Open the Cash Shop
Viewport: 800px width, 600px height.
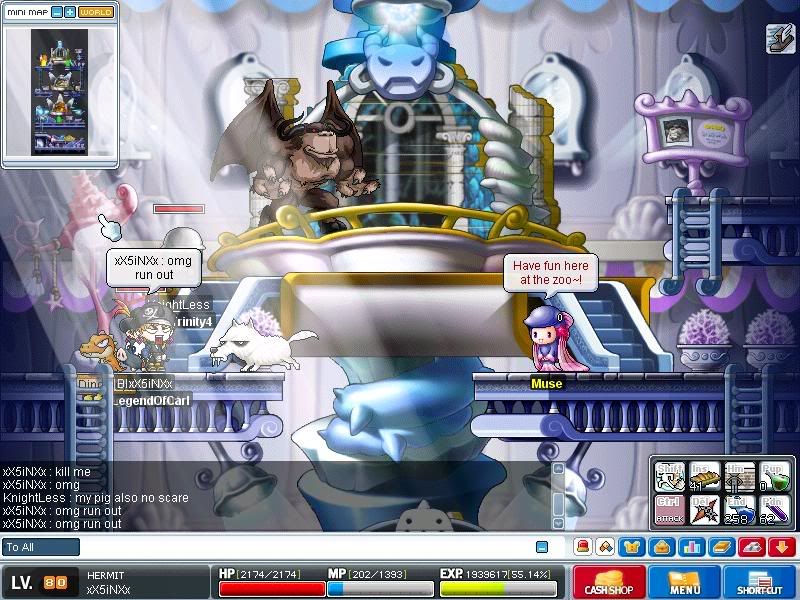pos(609,583)
